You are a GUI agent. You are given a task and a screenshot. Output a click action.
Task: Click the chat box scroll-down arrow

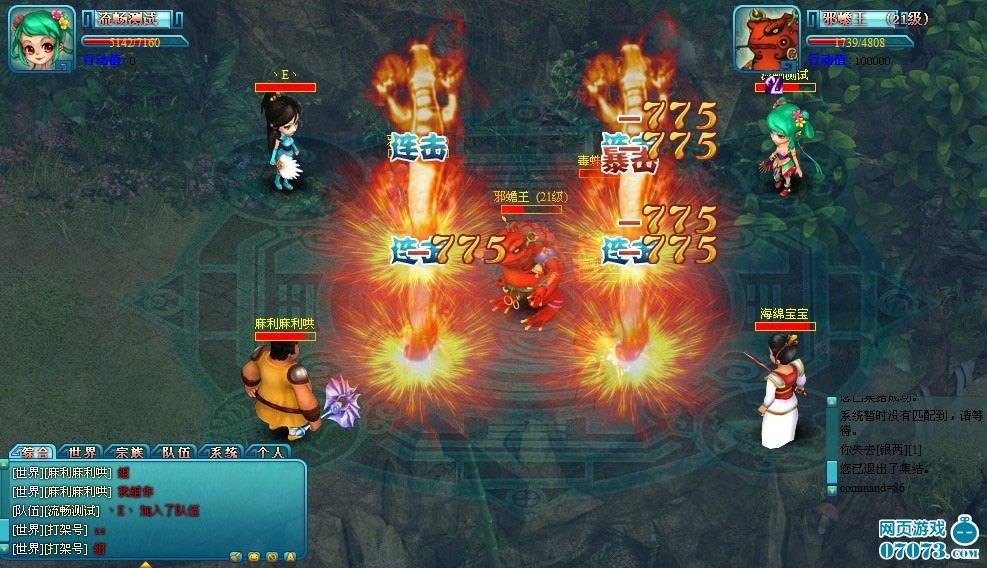[5, 549]
